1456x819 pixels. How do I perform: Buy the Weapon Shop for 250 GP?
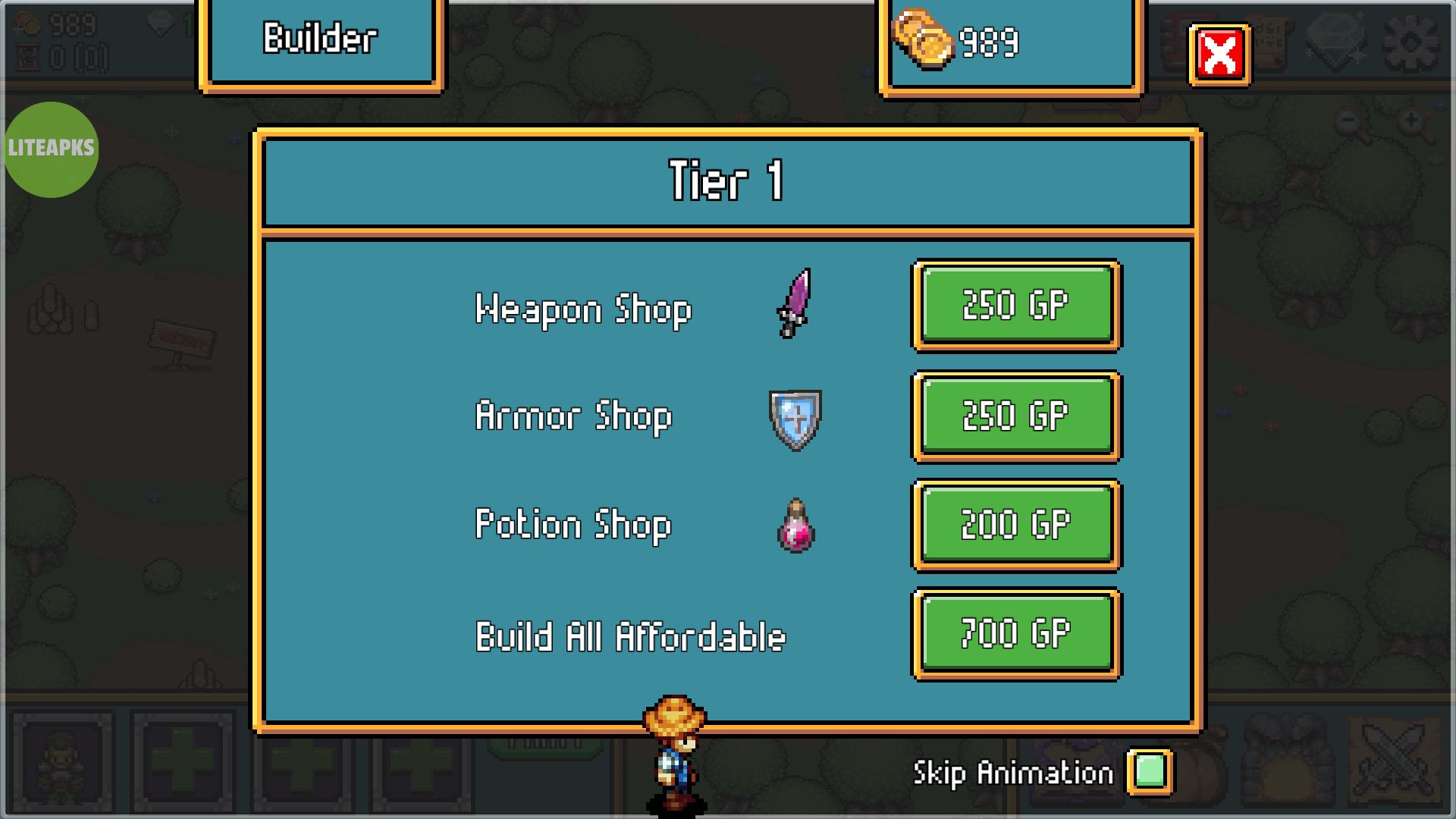coord(1015,306)
